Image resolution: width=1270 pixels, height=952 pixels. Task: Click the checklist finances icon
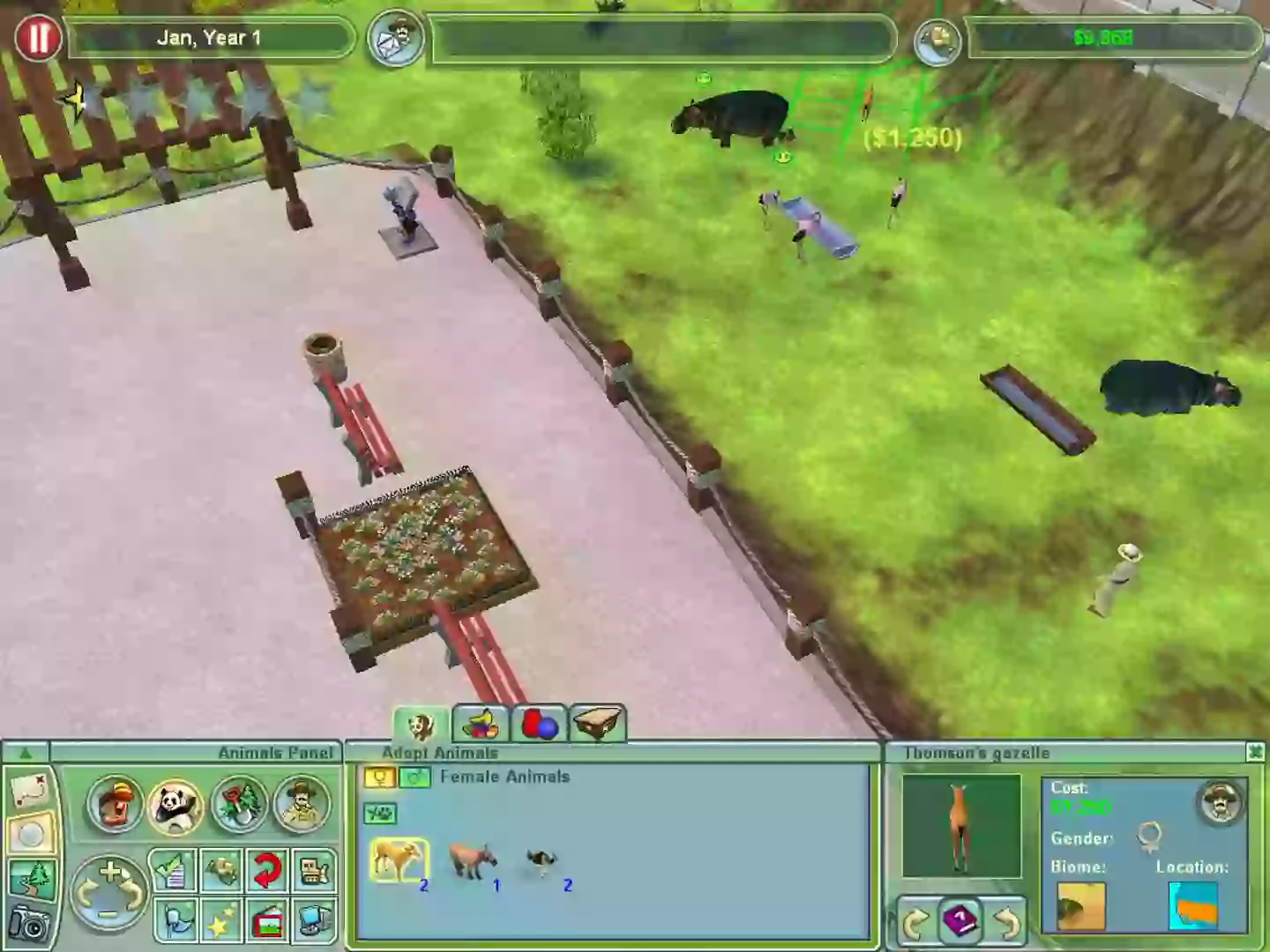171,870
